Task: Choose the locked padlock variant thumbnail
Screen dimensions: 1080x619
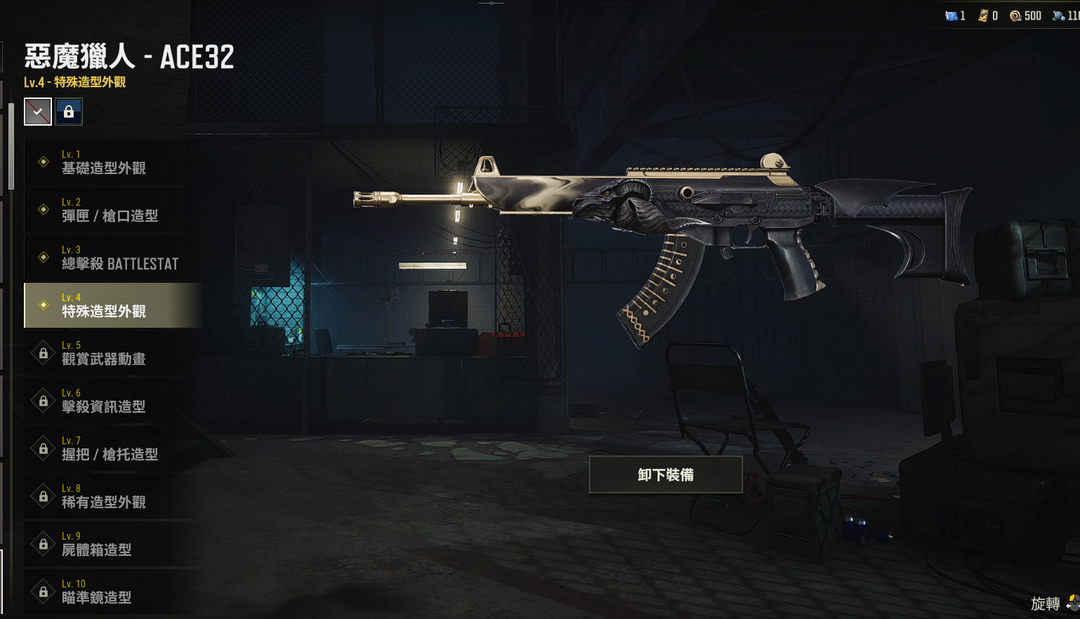Action: tap(69, 111)
